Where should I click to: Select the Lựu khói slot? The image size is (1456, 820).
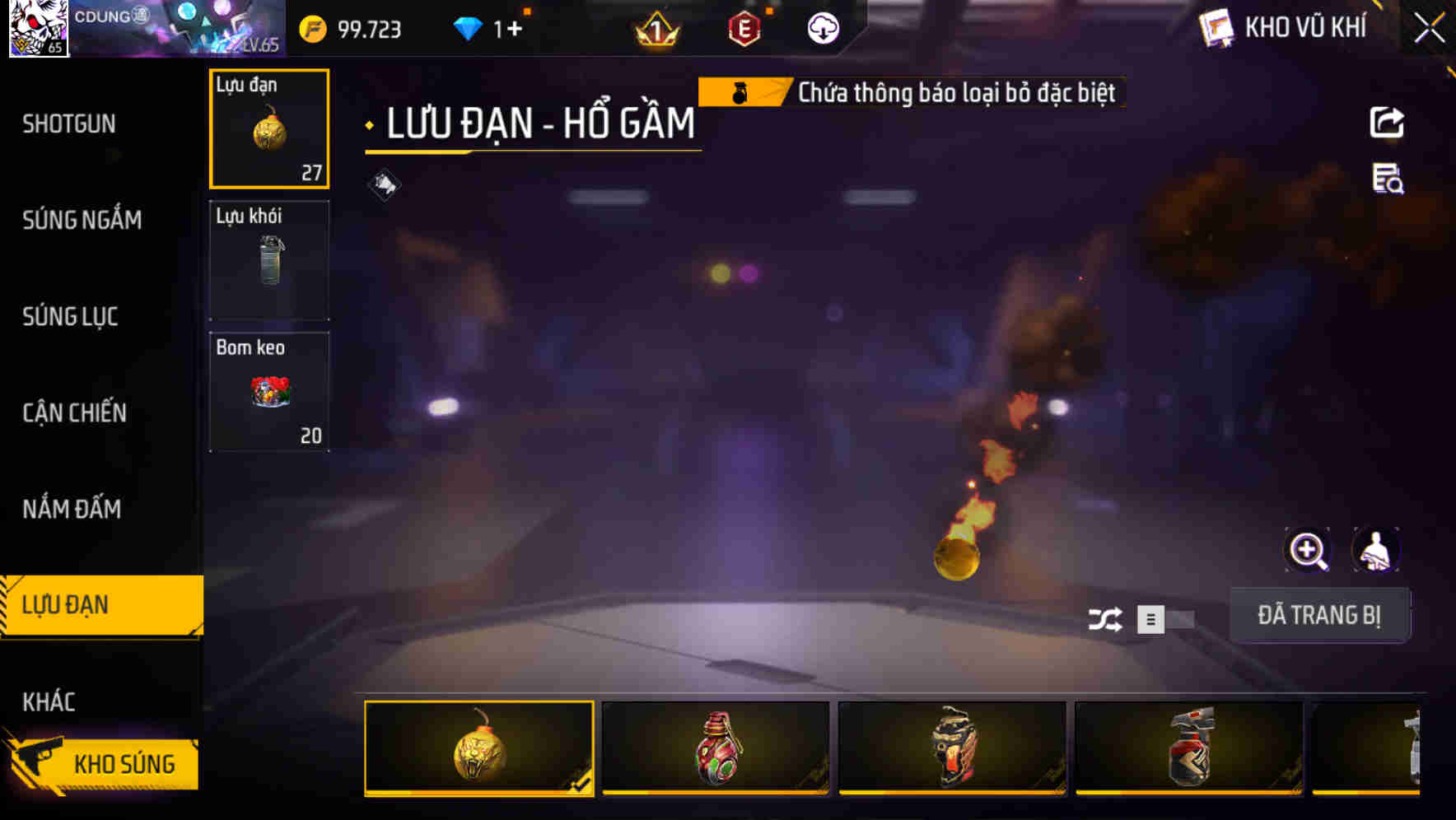coord(269,259)
